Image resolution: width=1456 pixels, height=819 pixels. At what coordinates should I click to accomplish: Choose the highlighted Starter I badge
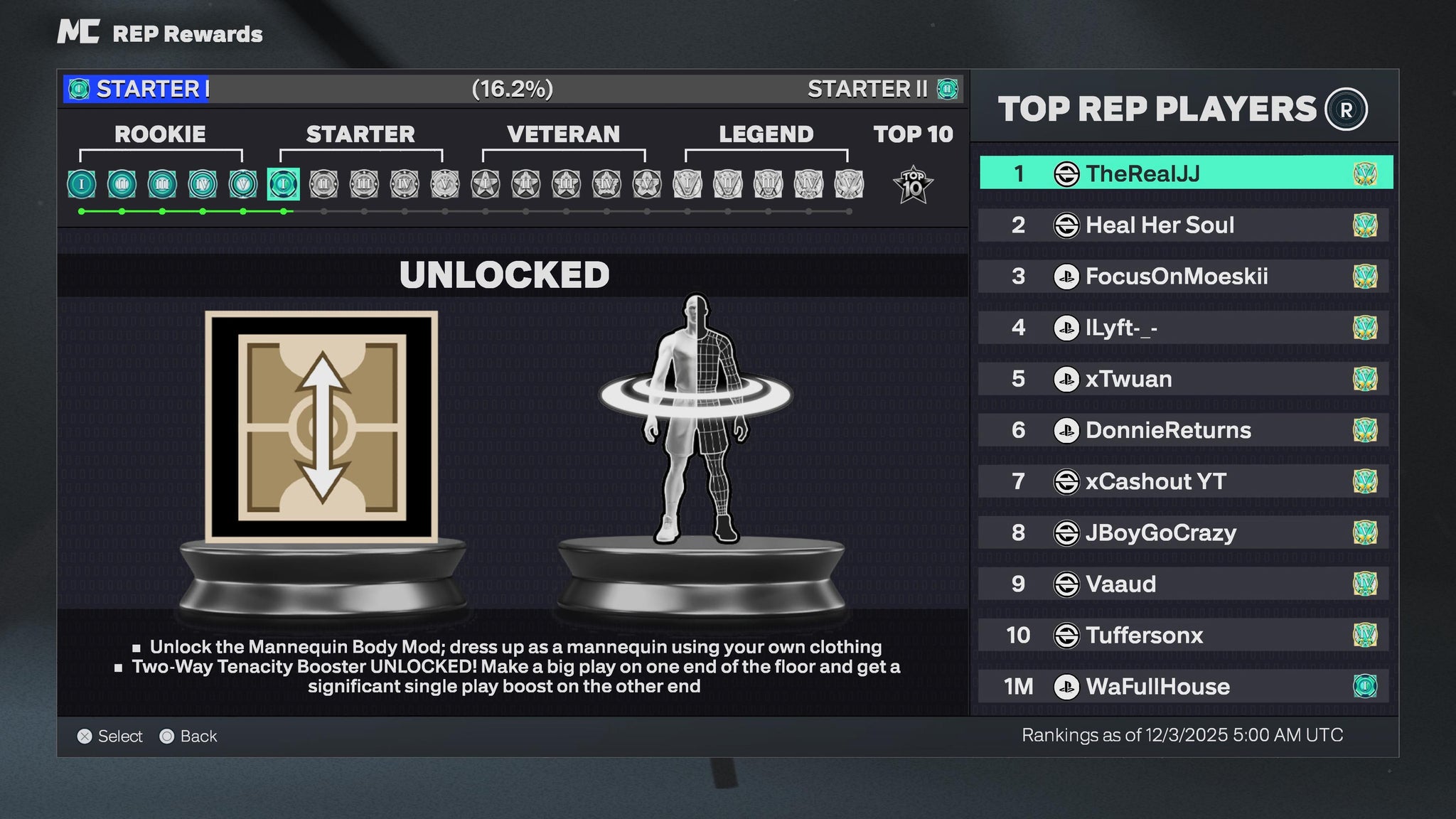pos(283,184)
